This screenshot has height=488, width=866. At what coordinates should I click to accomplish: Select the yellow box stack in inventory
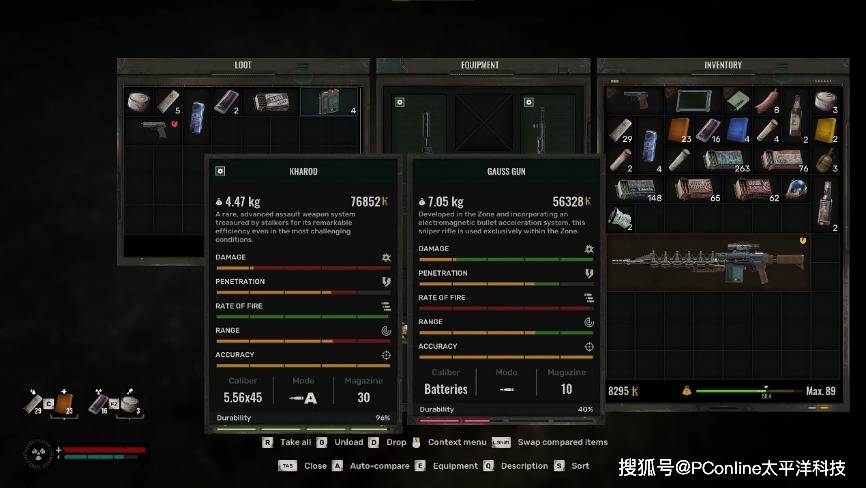(826, 131)
